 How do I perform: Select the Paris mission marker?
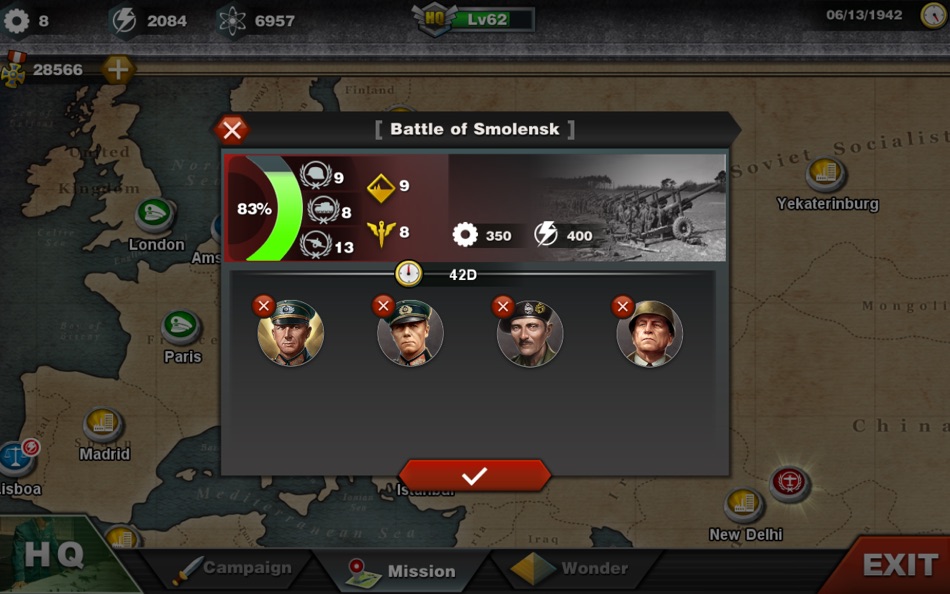click(182, 328)
